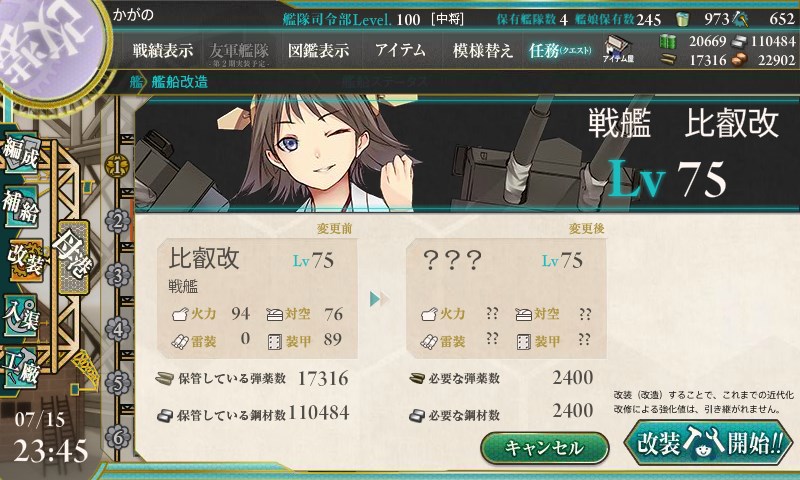
Task: Open アイテム item menu
Action: (x=400, y=50)
